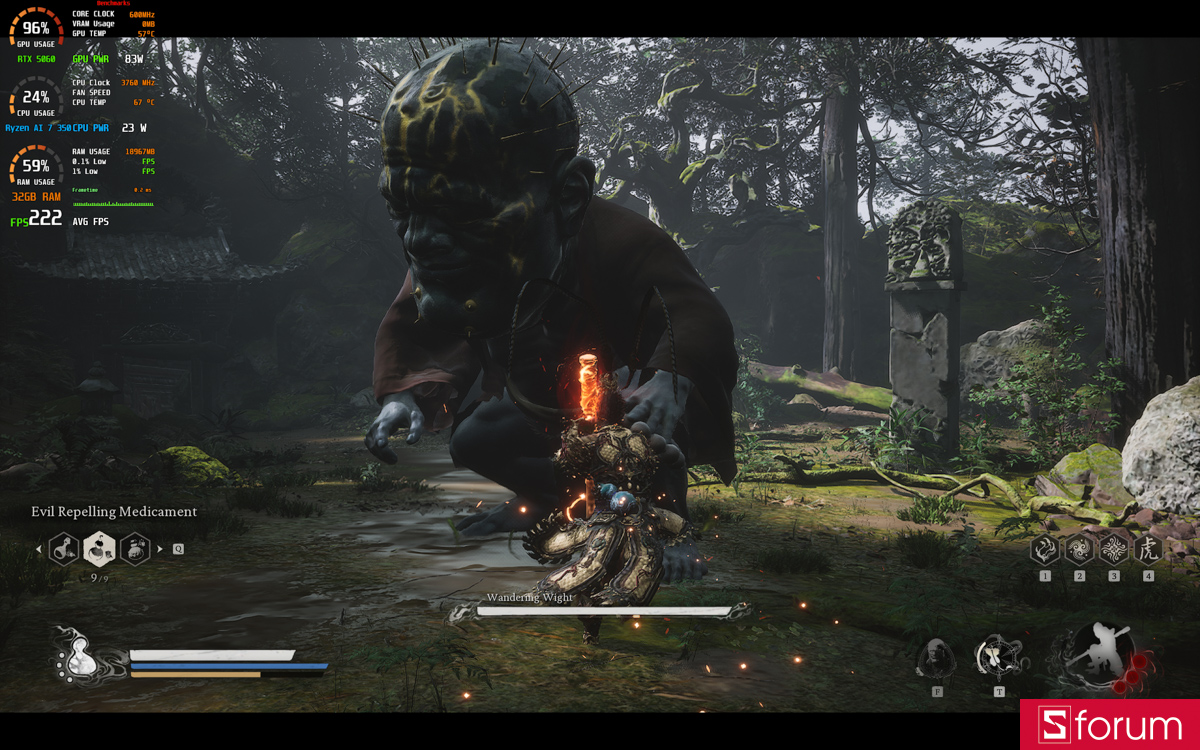Cast the swirling wind spell in slot 2
The width and height of the screenshot is (1200, 750).
pyautogui.click(x=1080, y=549)
